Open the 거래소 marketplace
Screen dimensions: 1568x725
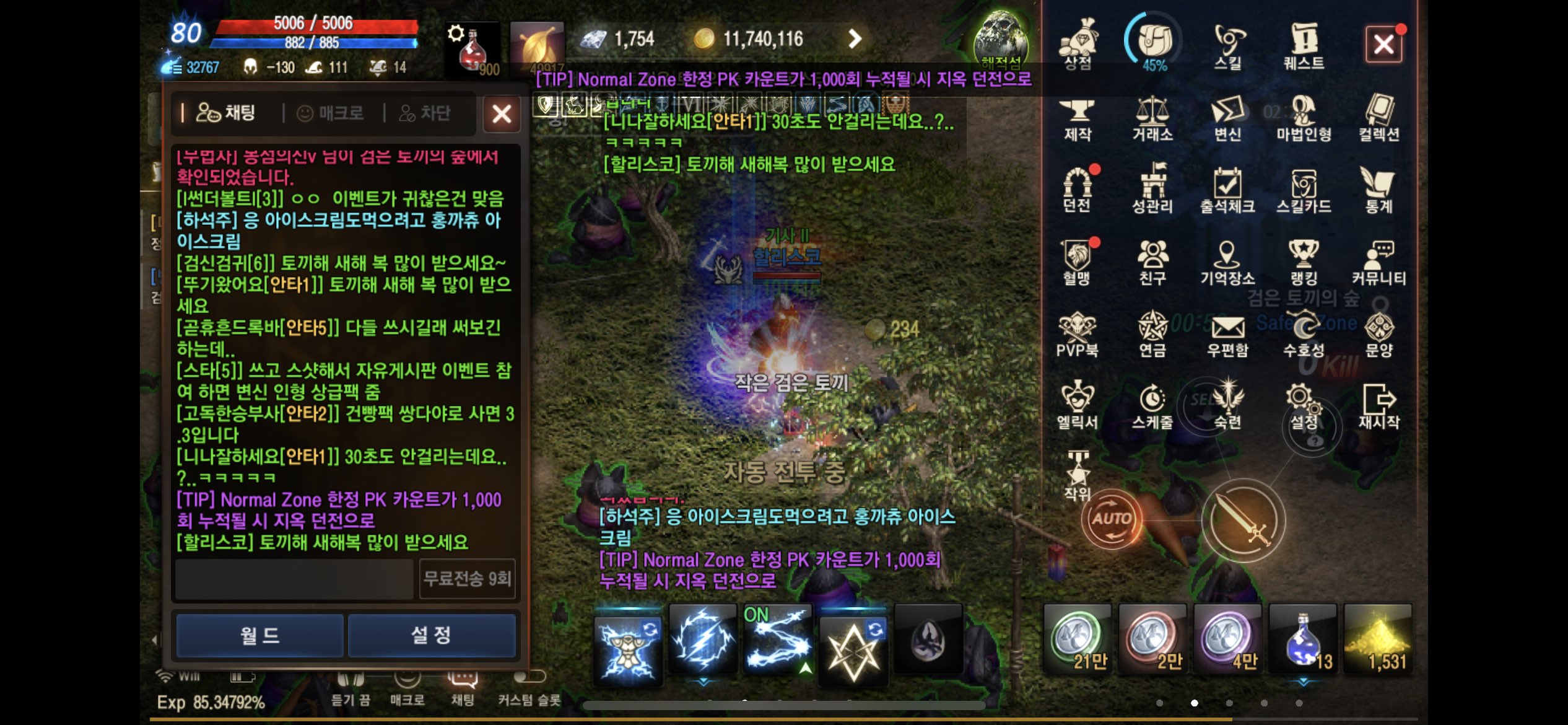[x=1152, y=118]
